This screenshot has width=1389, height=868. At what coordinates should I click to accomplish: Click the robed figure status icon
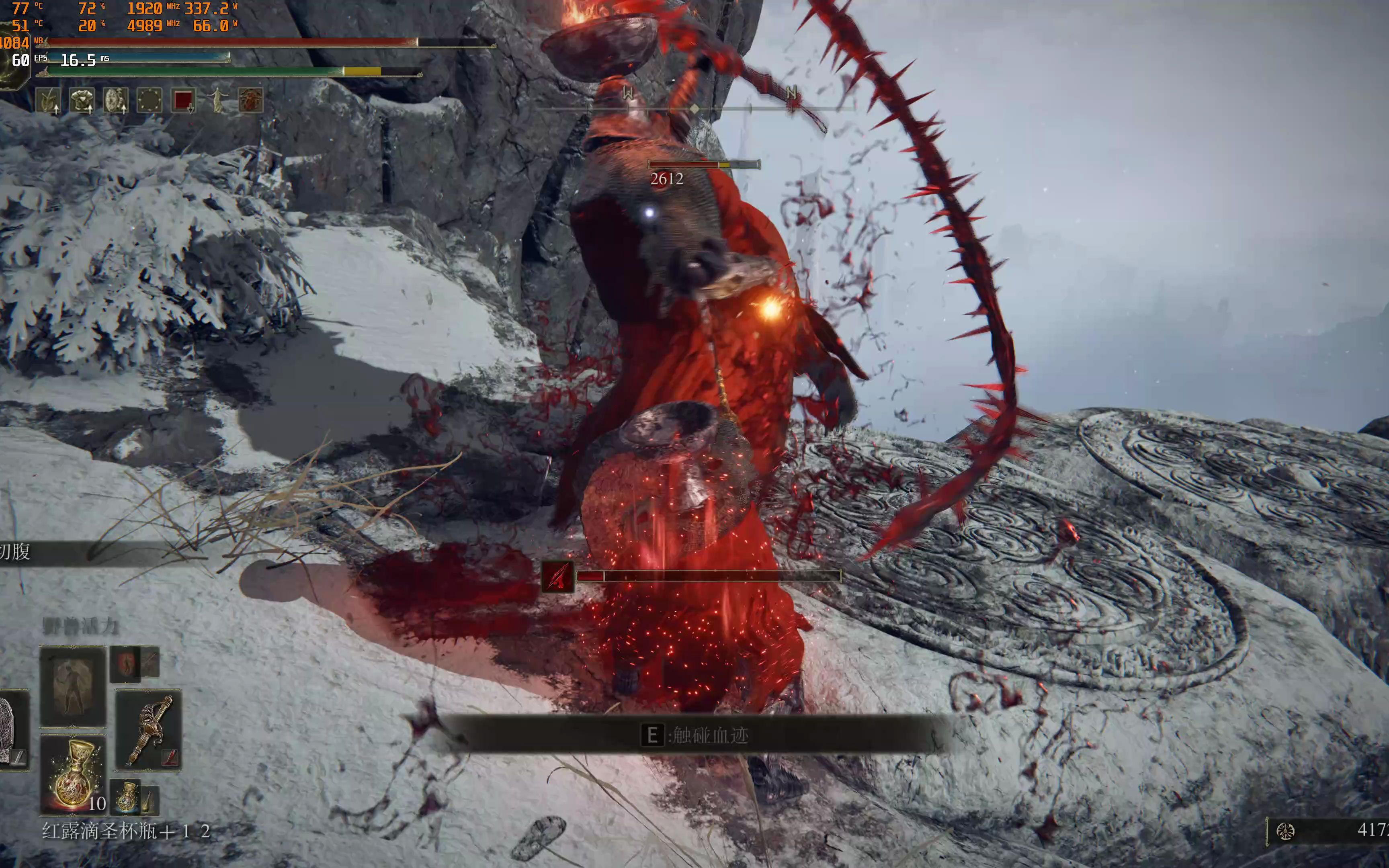[217, 100]
